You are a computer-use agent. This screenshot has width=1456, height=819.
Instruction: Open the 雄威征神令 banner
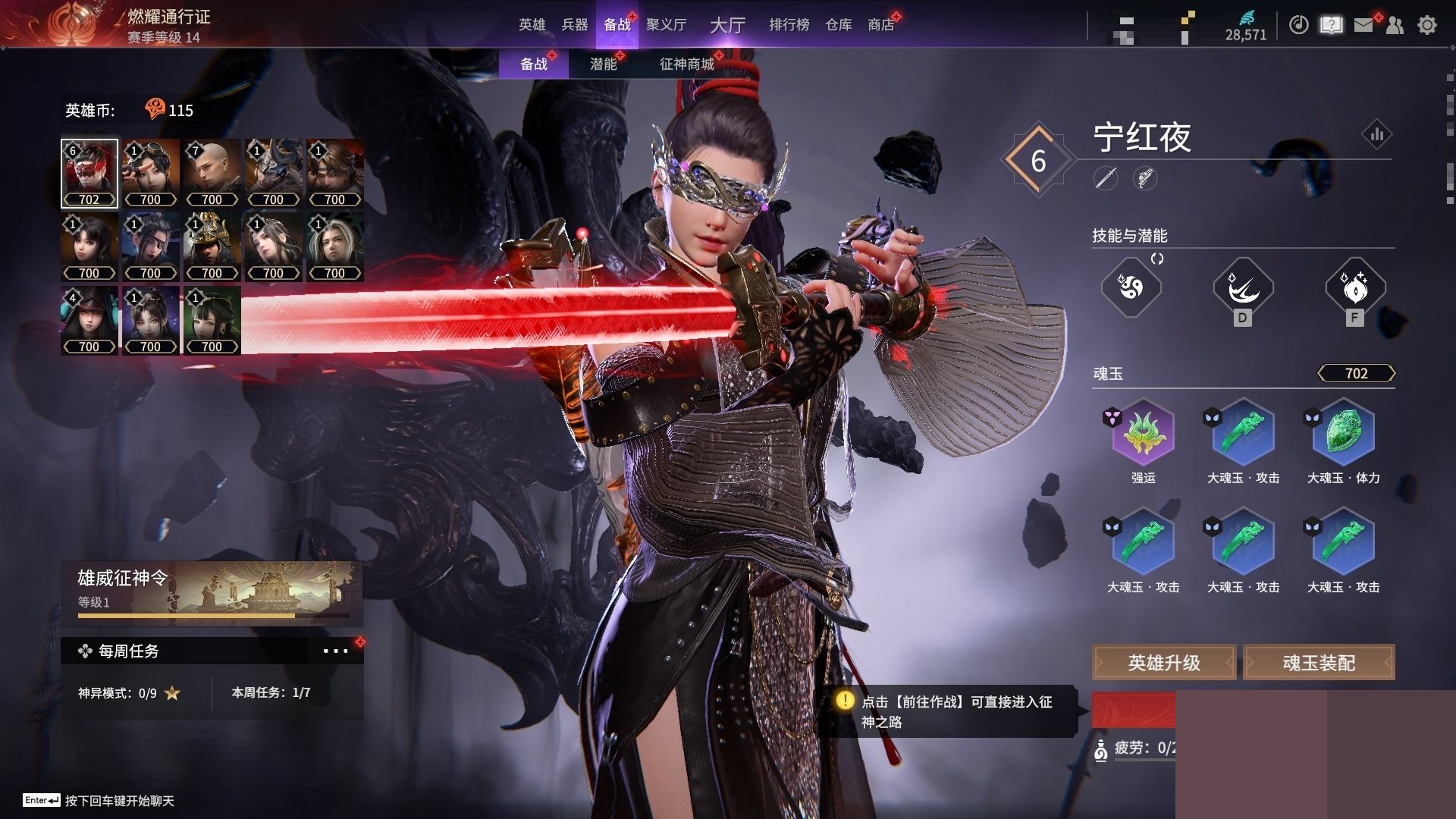(x=212, y=591)
